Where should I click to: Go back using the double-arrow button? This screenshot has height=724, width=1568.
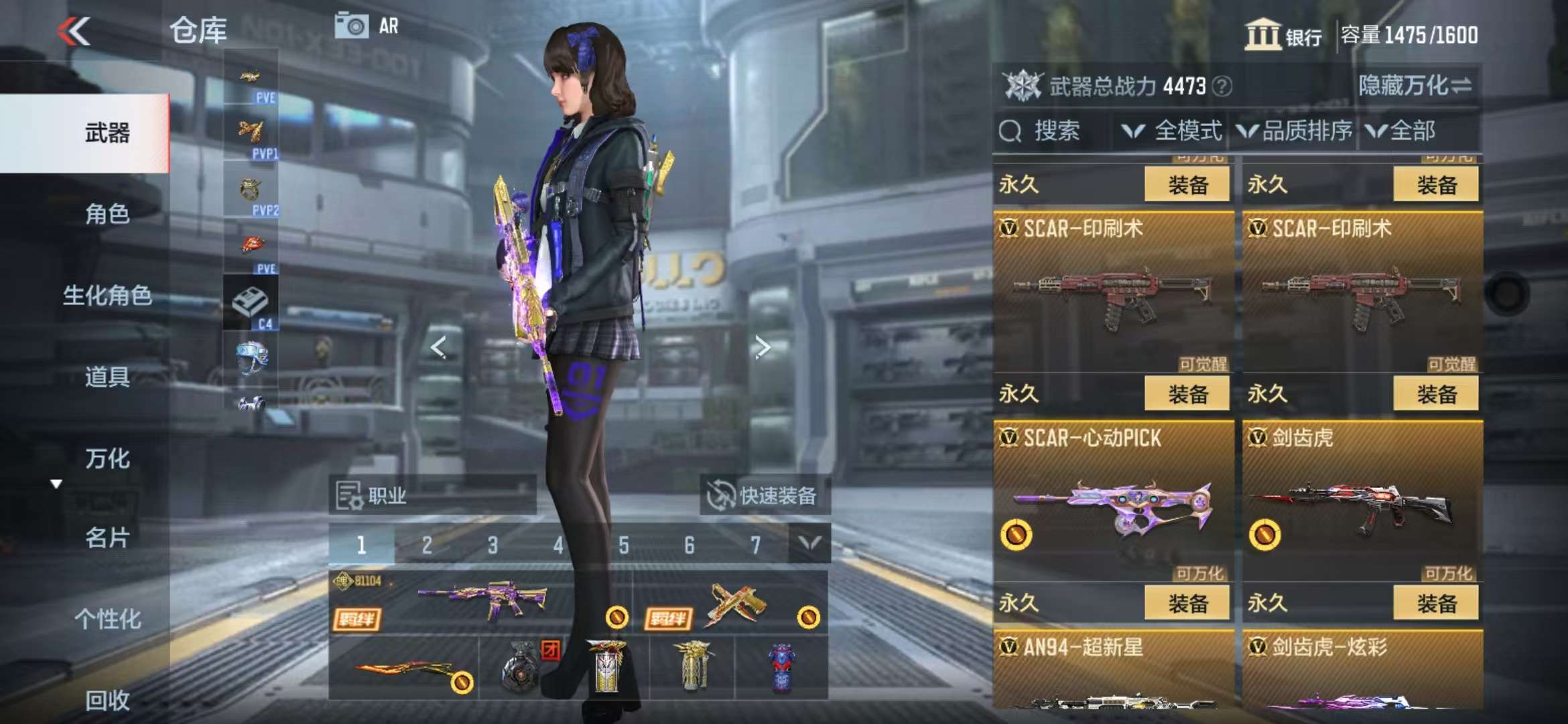tap(74, 31)
